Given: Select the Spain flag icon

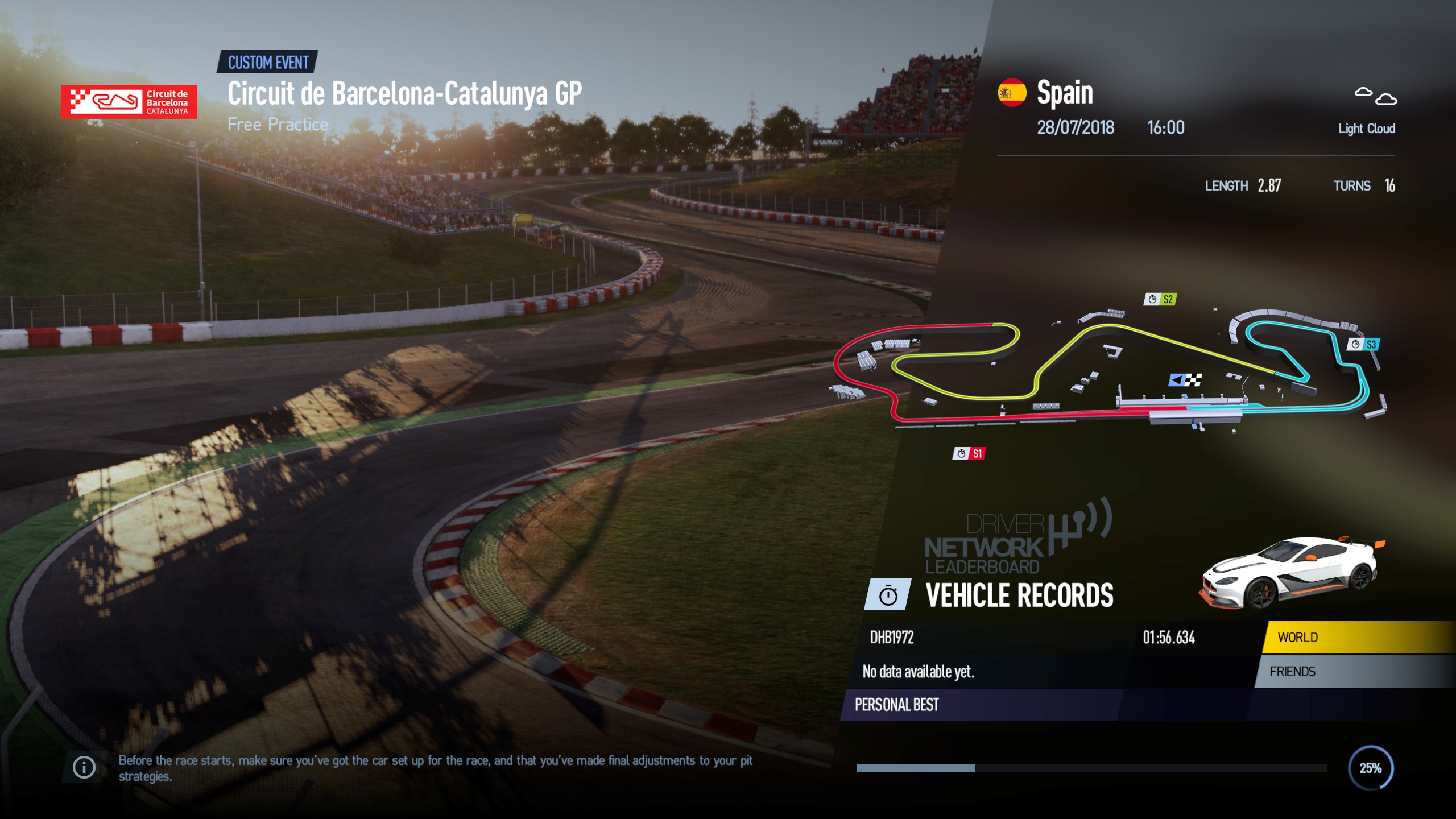Looking at the screenshot, I should coord(1012,92).
